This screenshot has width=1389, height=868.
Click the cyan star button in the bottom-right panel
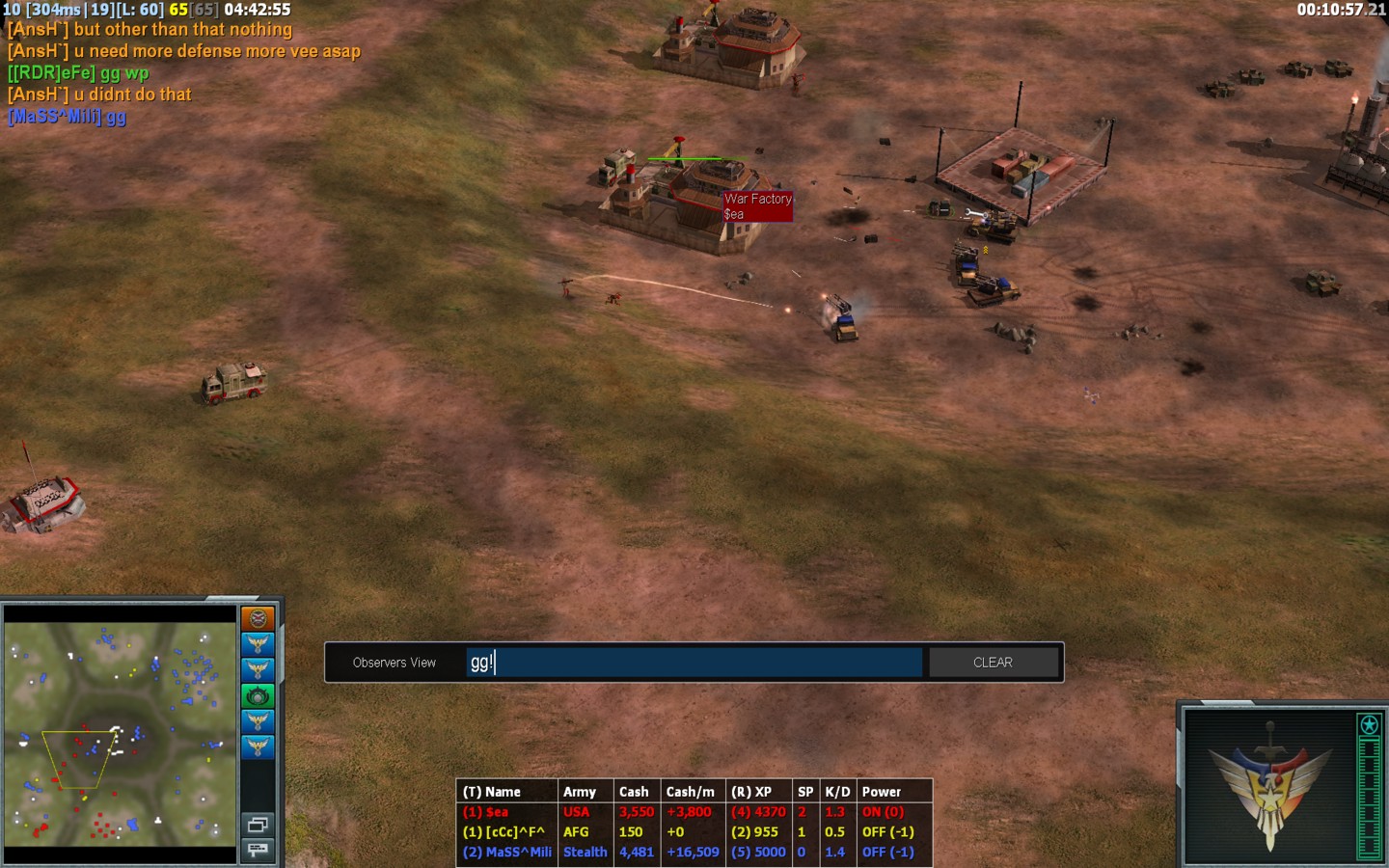[1369, 724]
